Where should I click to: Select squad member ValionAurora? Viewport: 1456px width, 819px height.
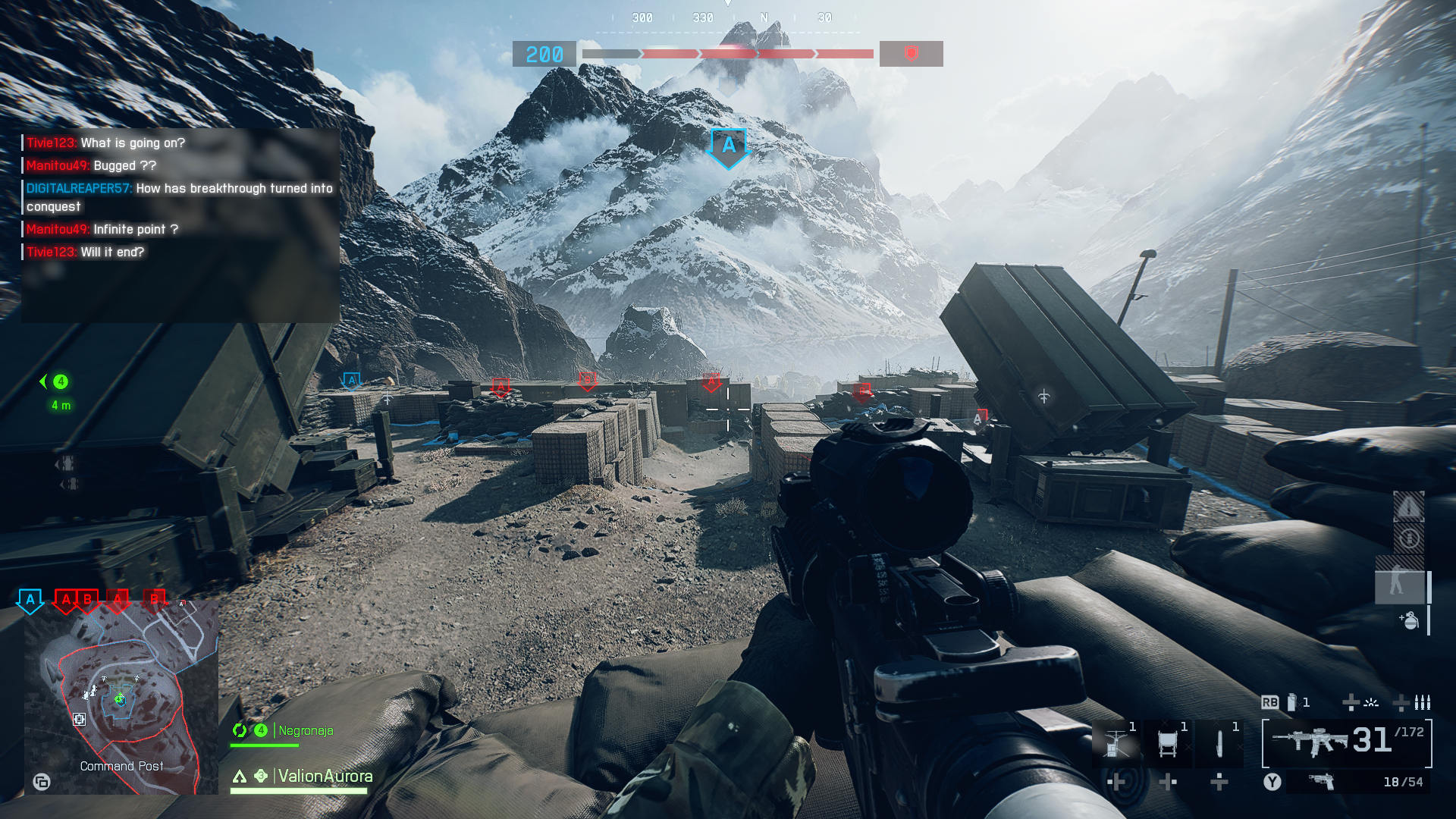coord(325,776)
